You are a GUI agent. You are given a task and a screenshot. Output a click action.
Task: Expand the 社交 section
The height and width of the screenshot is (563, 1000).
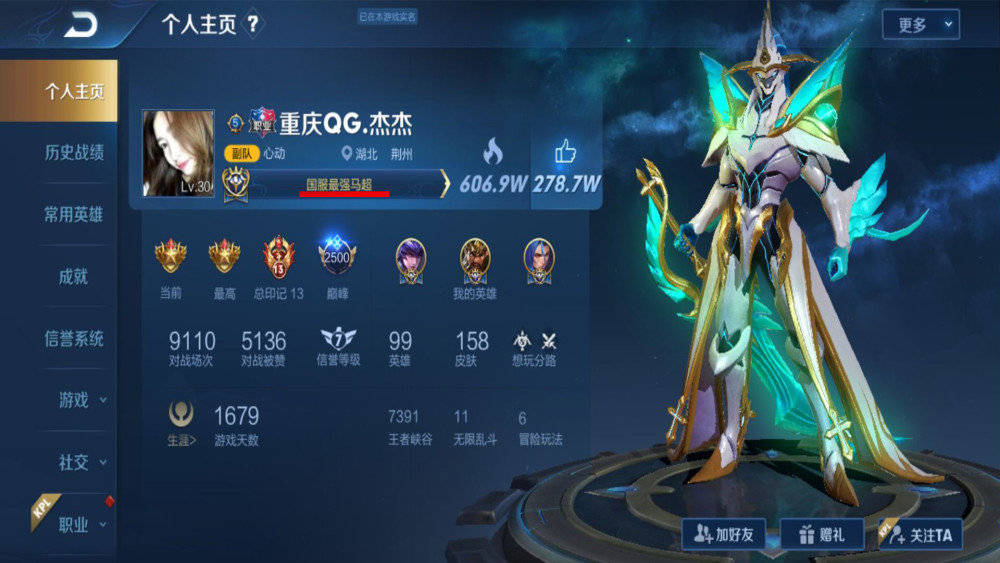pyautogui.click(x=80, y=462)
